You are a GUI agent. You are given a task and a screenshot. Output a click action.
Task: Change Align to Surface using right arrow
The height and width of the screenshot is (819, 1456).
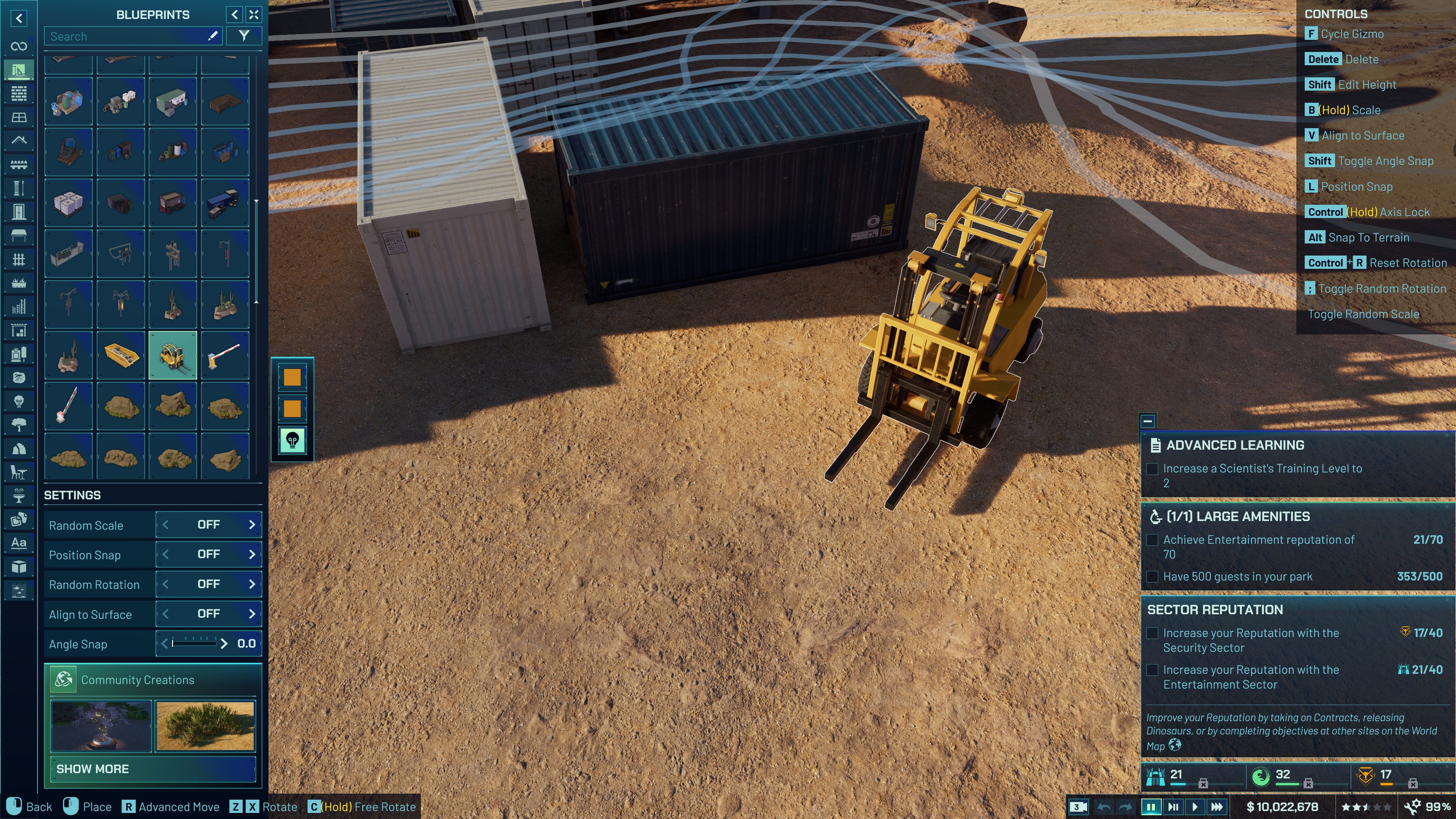pos(252,614)
